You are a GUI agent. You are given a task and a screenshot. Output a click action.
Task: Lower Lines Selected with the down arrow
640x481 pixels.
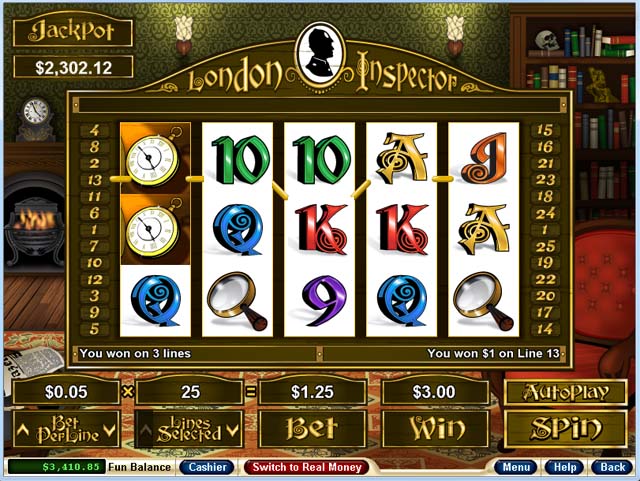(x=233, y=430)
